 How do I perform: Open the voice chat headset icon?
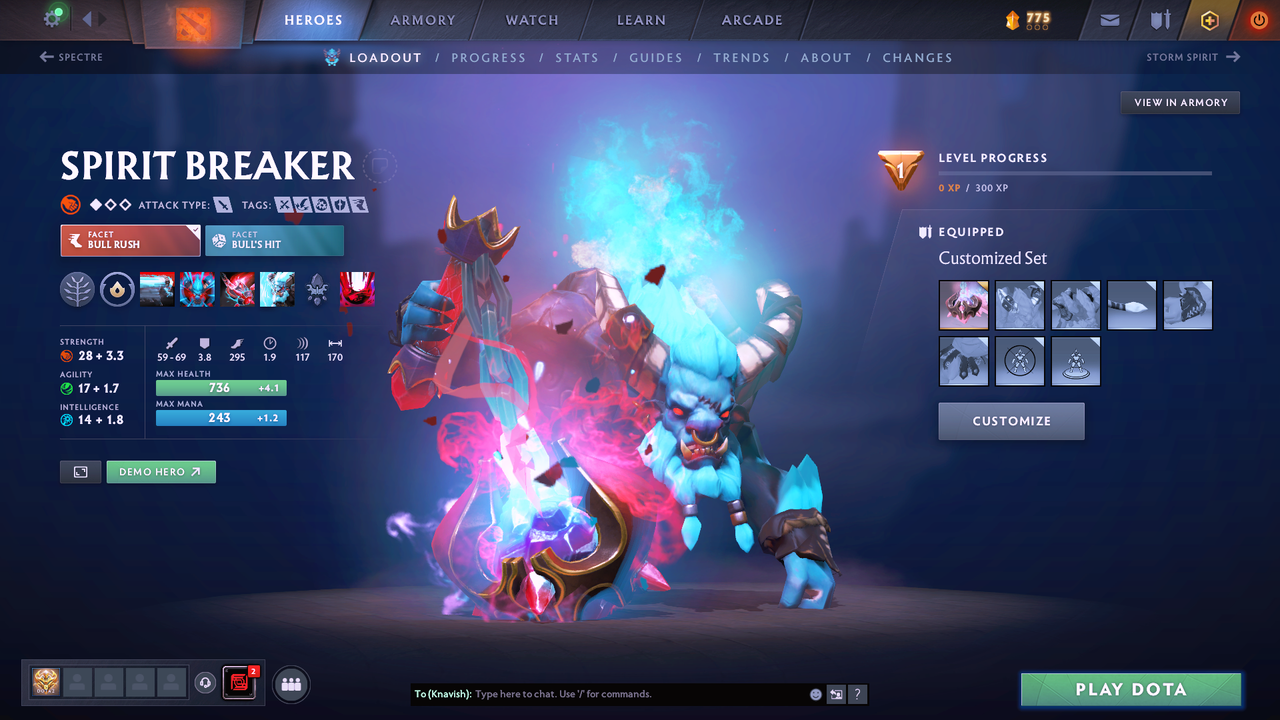207,683
